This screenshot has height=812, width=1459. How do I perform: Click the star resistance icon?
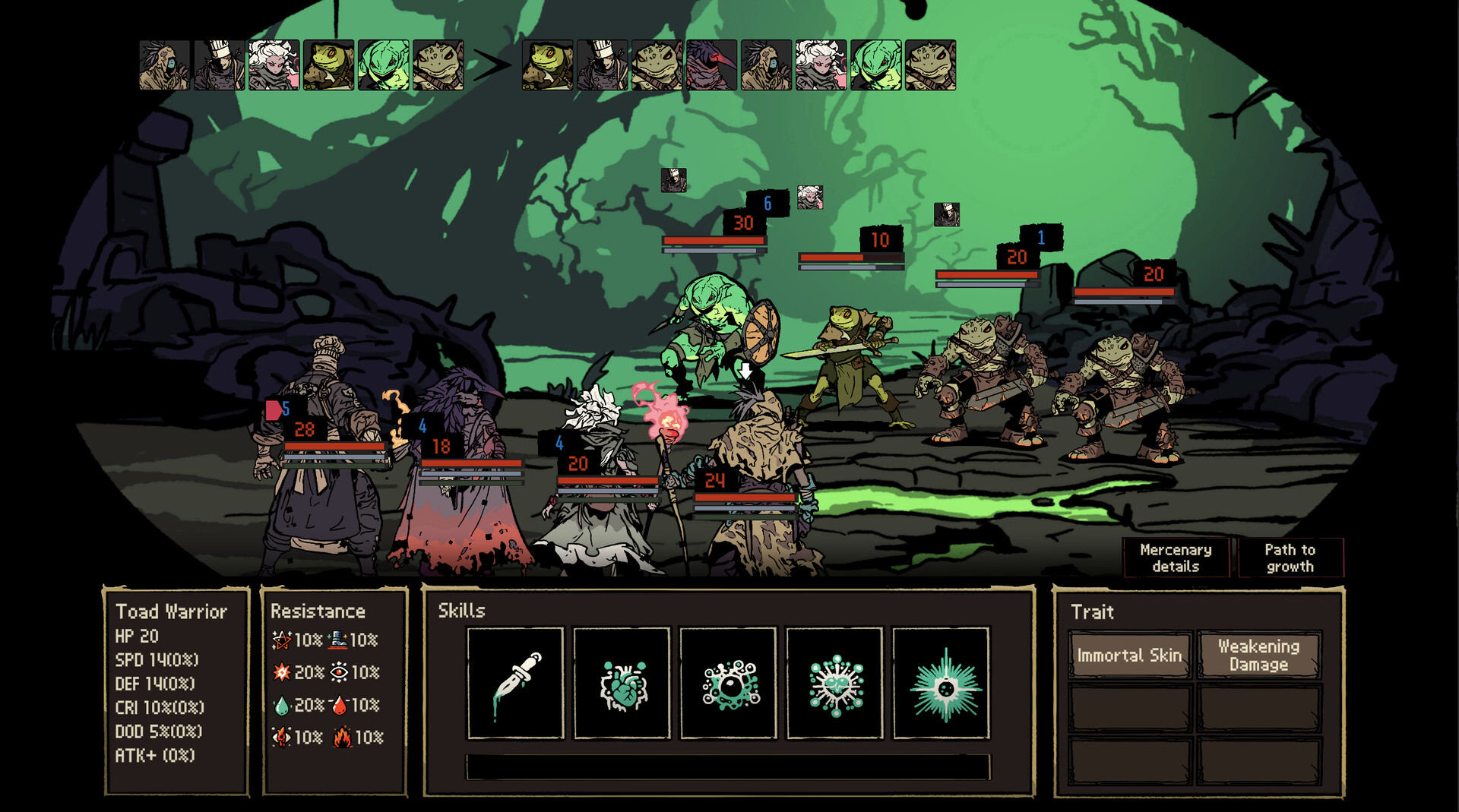pyautogui.click(x=280, y=638)
